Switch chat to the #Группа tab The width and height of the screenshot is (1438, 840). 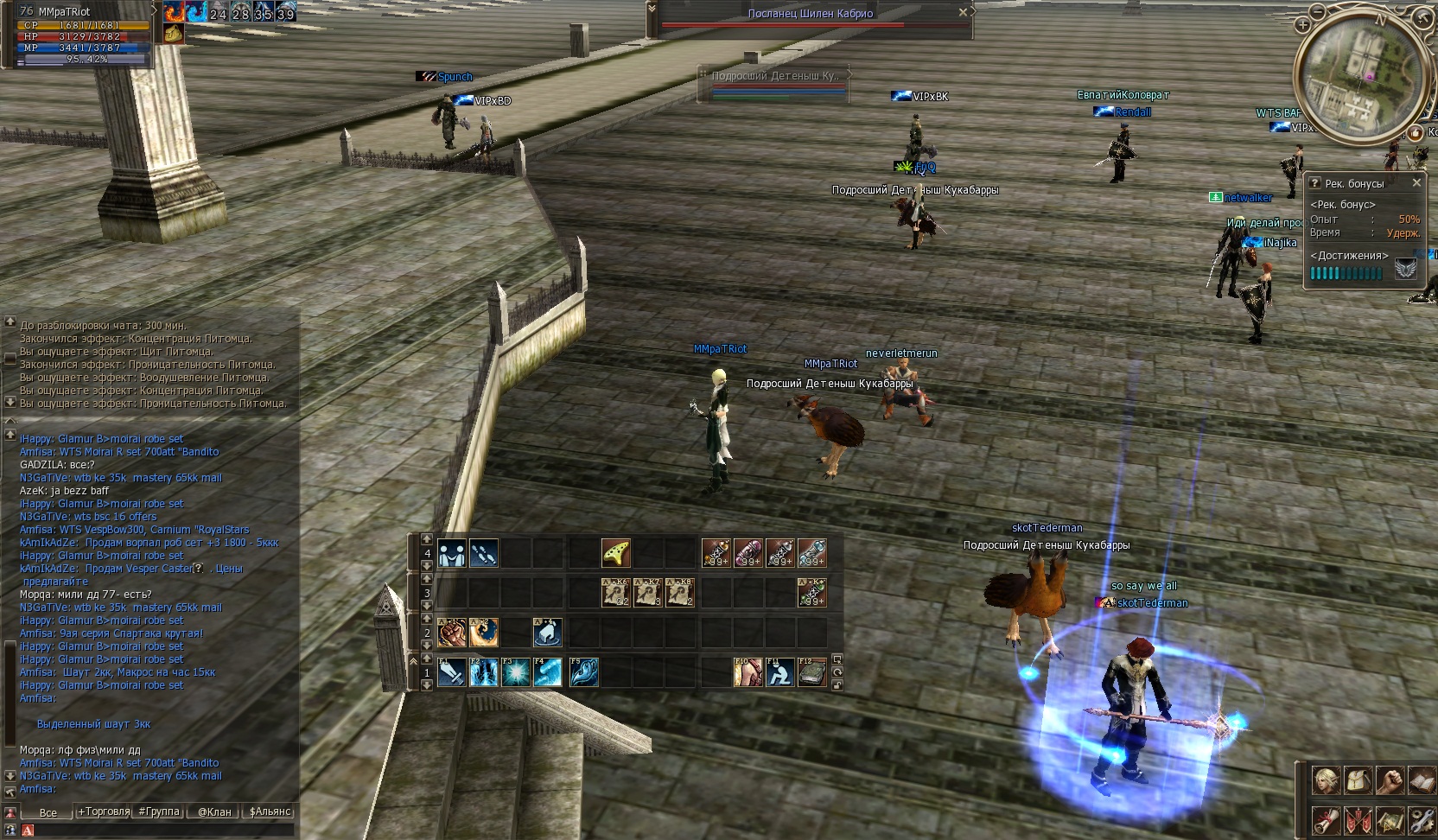tap(159, 811)
